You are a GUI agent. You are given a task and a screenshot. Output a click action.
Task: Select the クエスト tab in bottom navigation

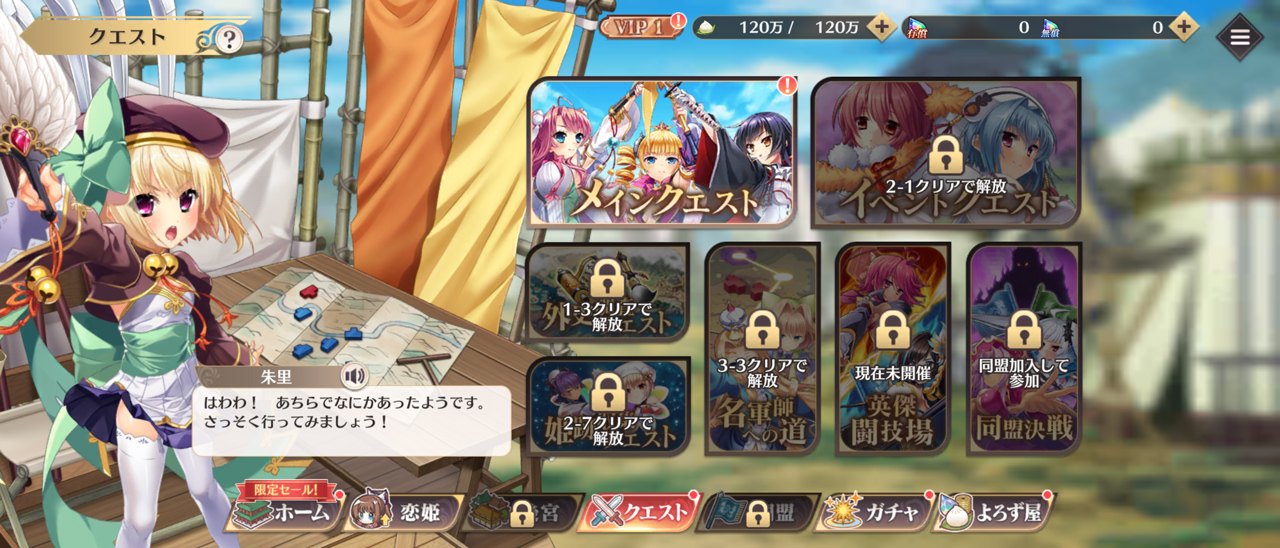pyautogui.click(x=641, y=513)
